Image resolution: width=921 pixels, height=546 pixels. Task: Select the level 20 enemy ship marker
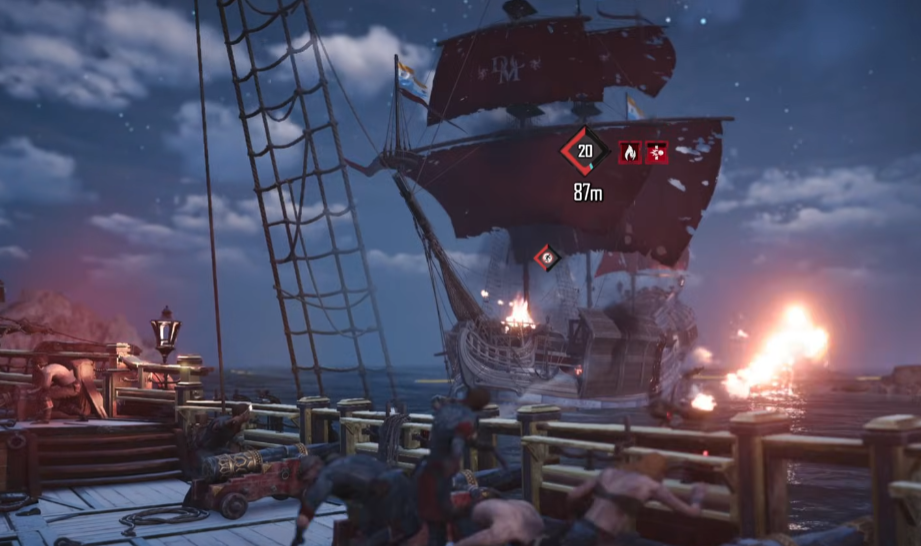[x=585, y=151]
